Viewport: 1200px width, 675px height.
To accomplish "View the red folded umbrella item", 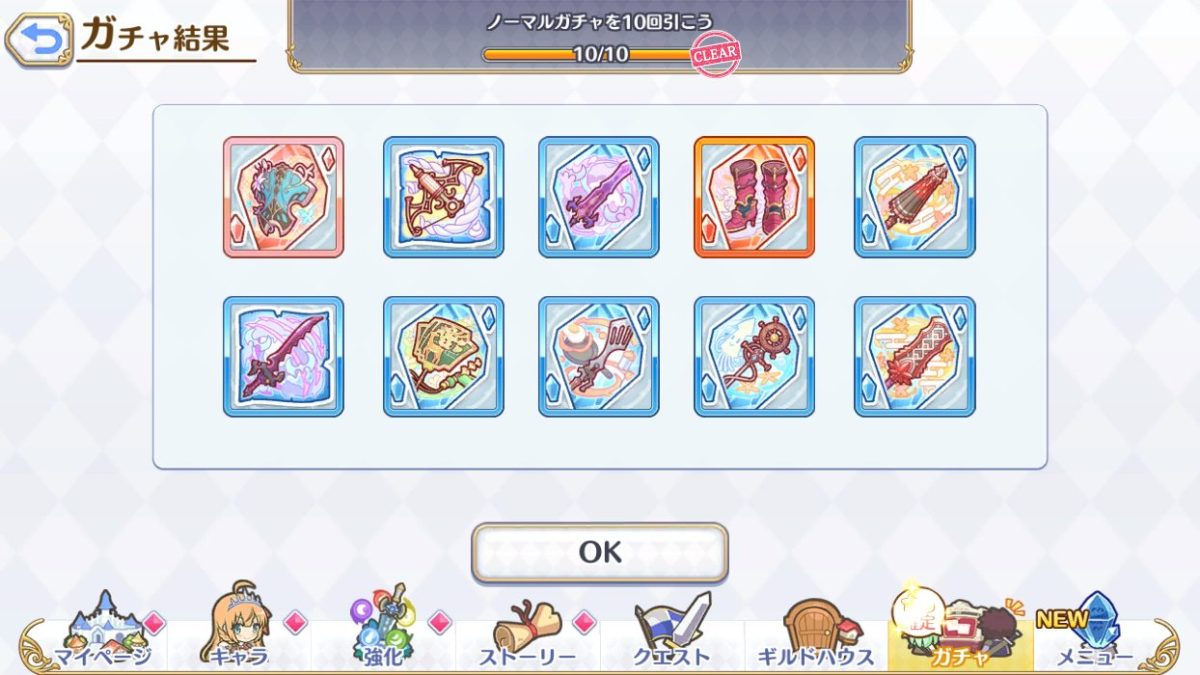I will pyautogui.click(x=914, y=197).
